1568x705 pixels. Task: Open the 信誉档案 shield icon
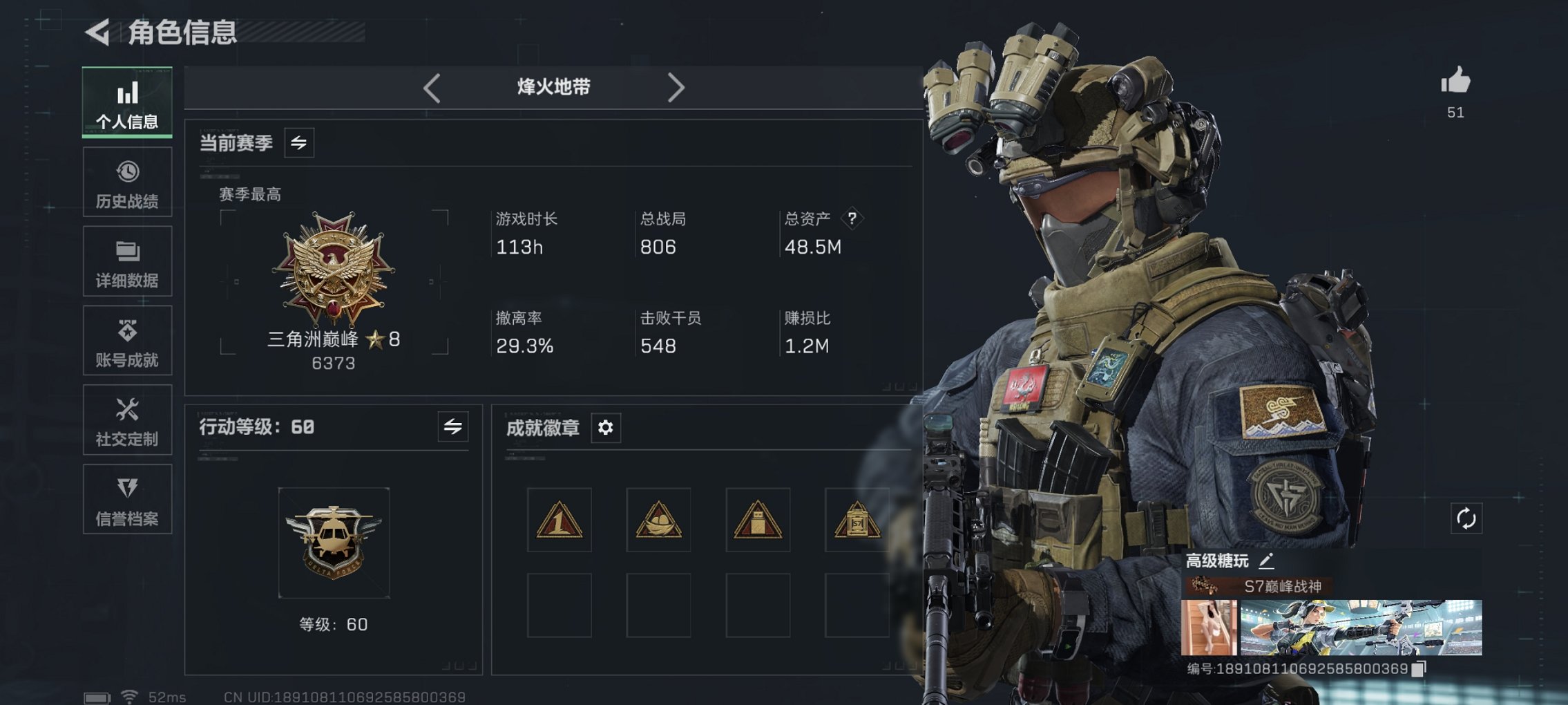[126, 499]
